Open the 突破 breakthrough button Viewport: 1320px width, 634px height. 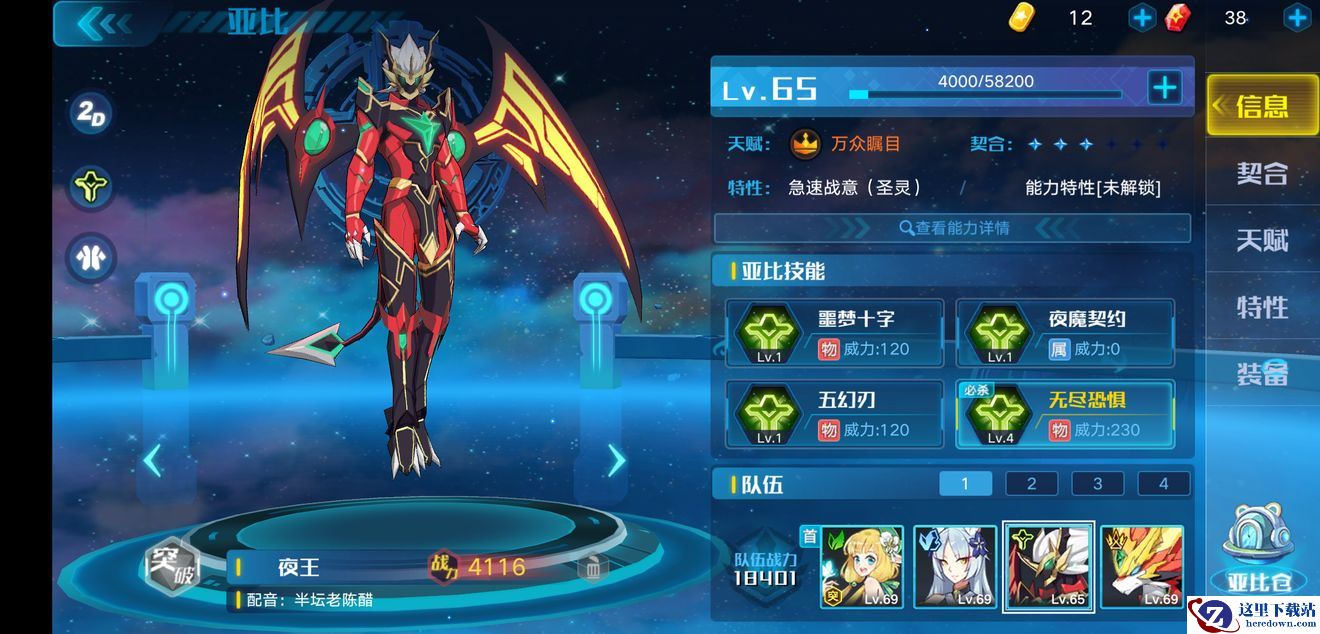[x=171, y=568]
